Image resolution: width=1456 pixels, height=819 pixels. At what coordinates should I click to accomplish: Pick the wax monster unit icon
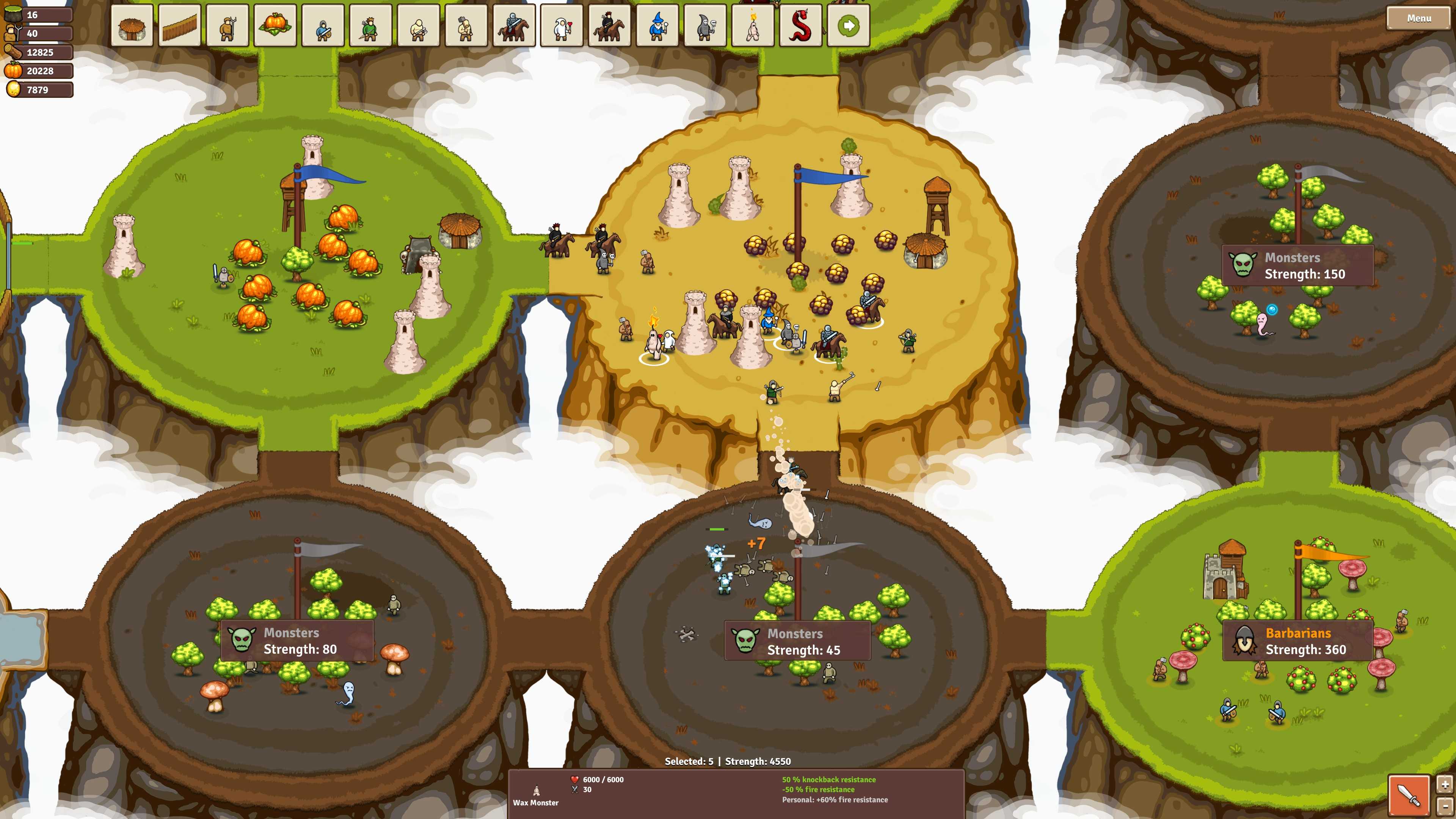752,25
